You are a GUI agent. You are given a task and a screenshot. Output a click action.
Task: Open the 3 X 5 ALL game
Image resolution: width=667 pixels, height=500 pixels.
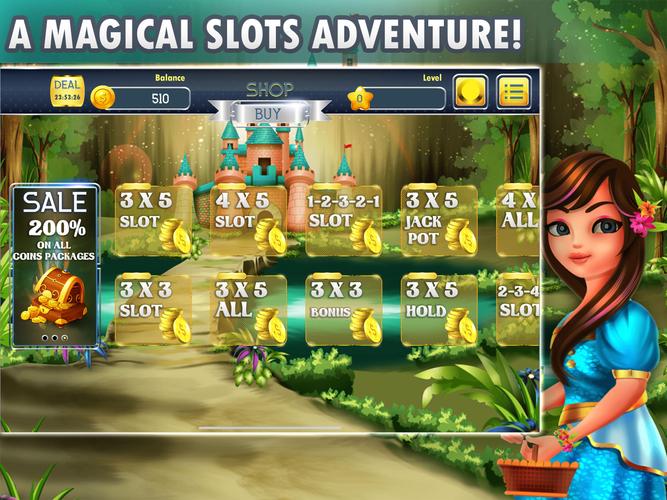pyautogui.click(x=248, y=310)
